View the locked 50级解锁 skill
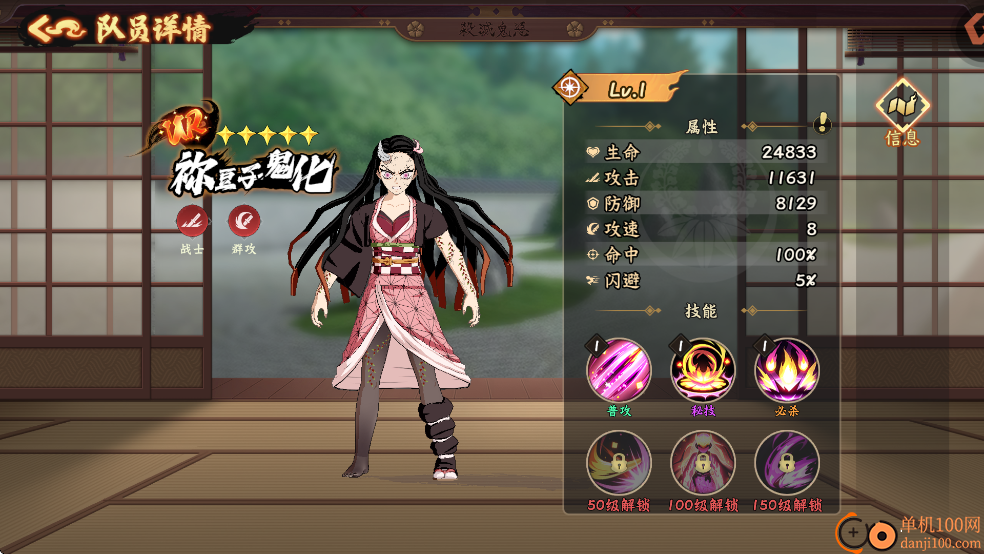The image size is (984, 554). click(x=618, y=463)
